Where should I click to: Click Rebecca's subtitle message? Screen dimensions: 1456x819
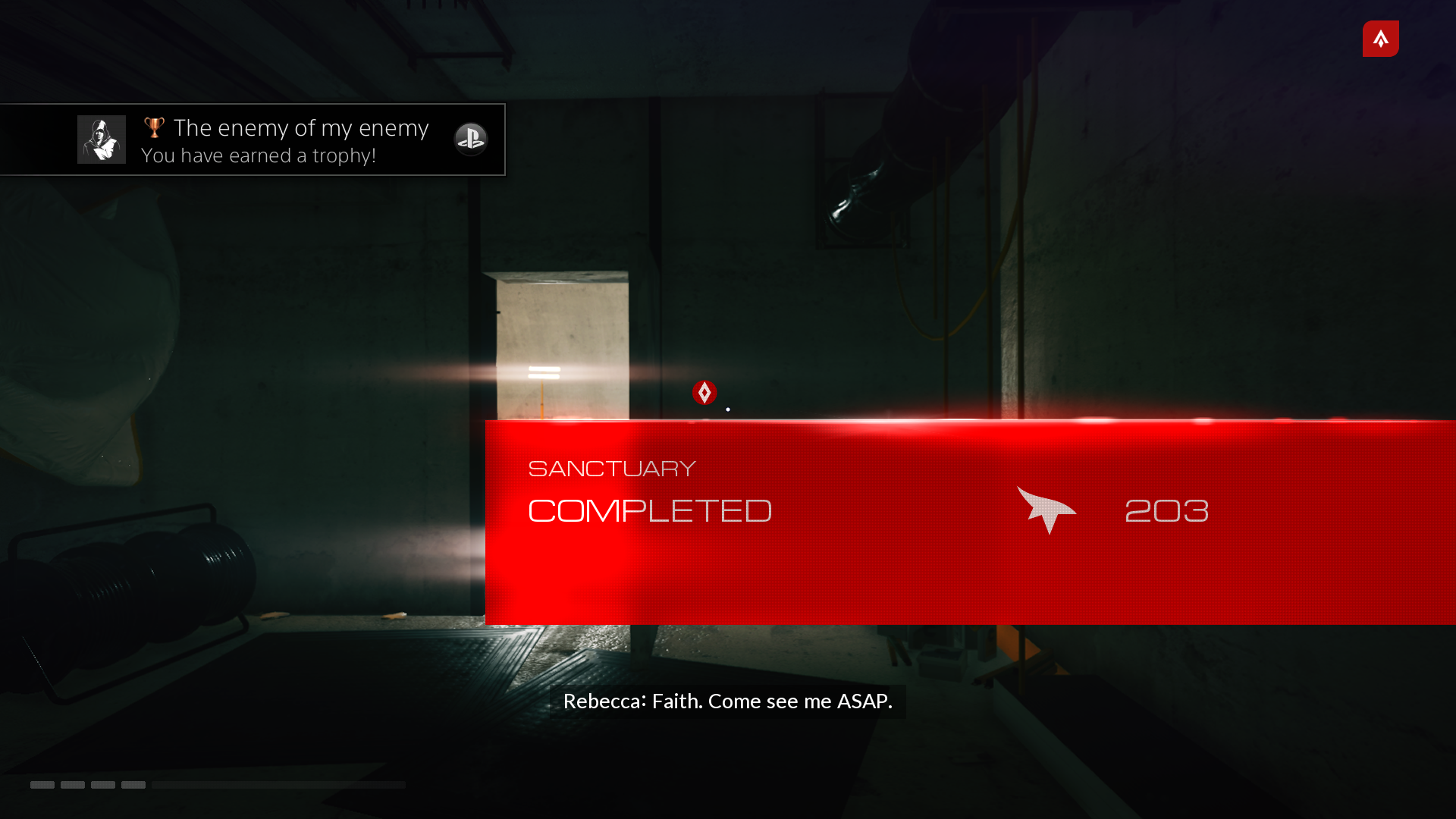727,701
